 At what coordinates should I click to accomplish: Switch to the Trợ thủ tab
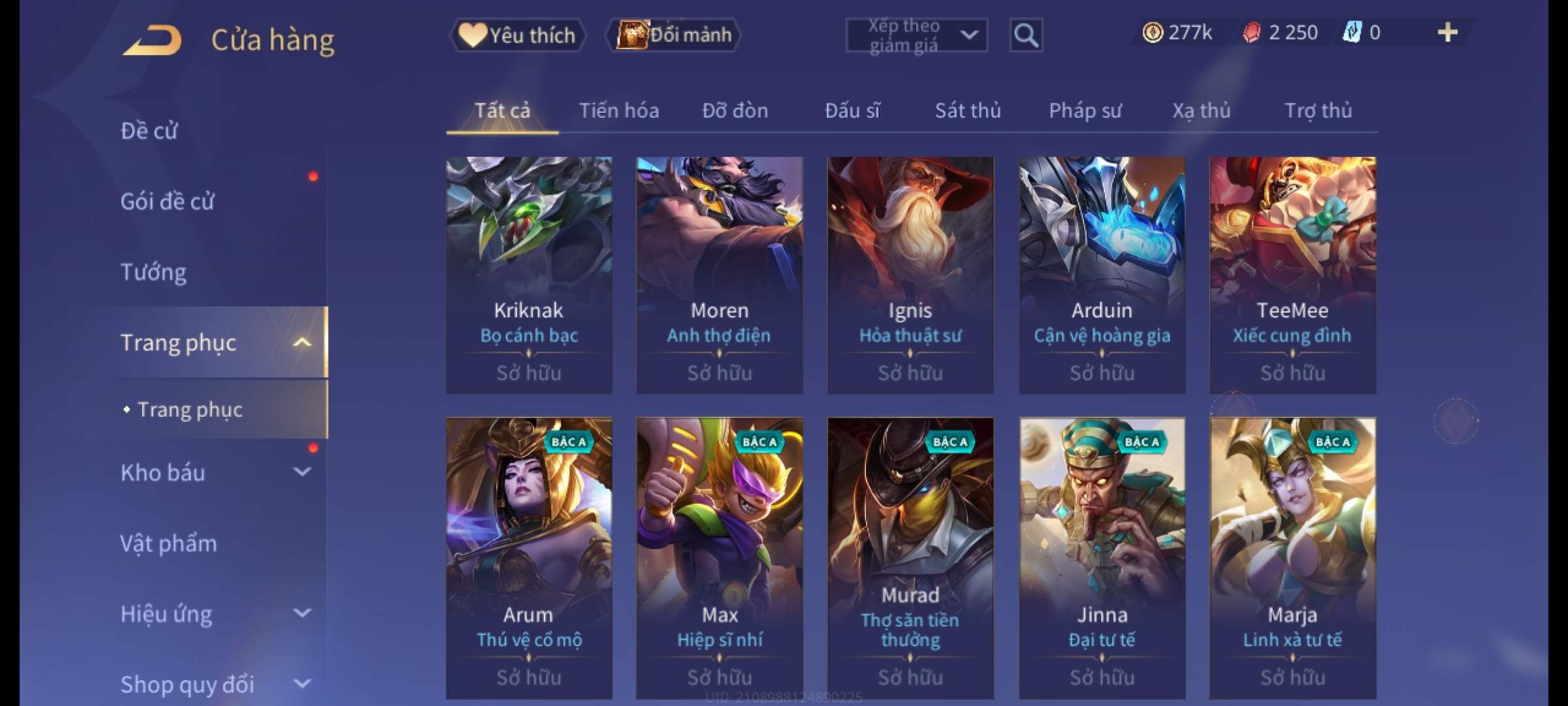click(x=1318, y=110)
